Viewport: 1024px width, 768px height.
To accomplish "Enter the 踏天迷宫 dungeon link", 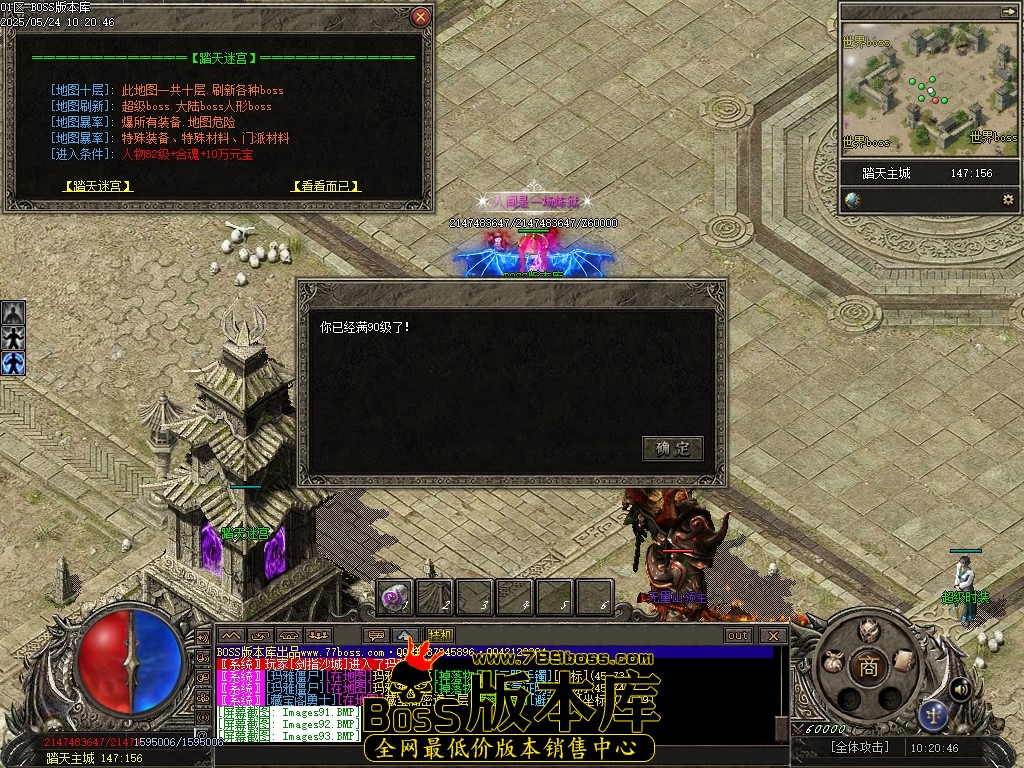I will (x=97, y=186).
